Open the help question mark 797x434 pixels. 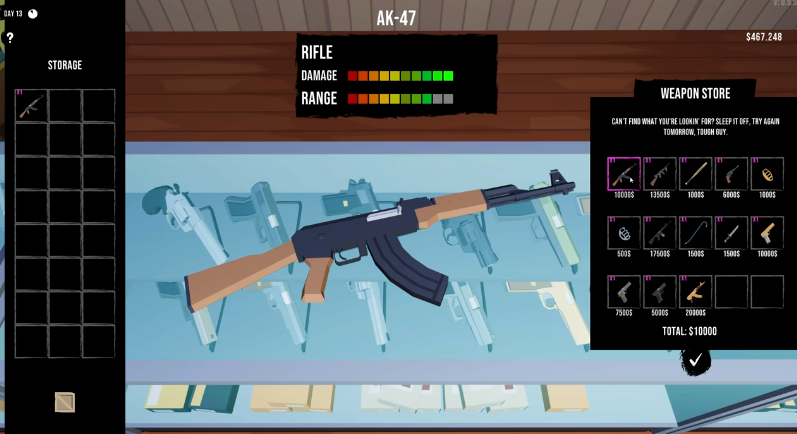click(x=10, y=38)
